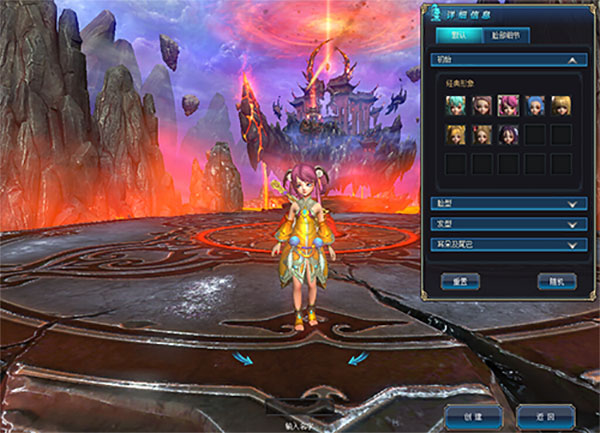Select the teal-haired face preset
600x433 pixels.
tap(456, 106)
